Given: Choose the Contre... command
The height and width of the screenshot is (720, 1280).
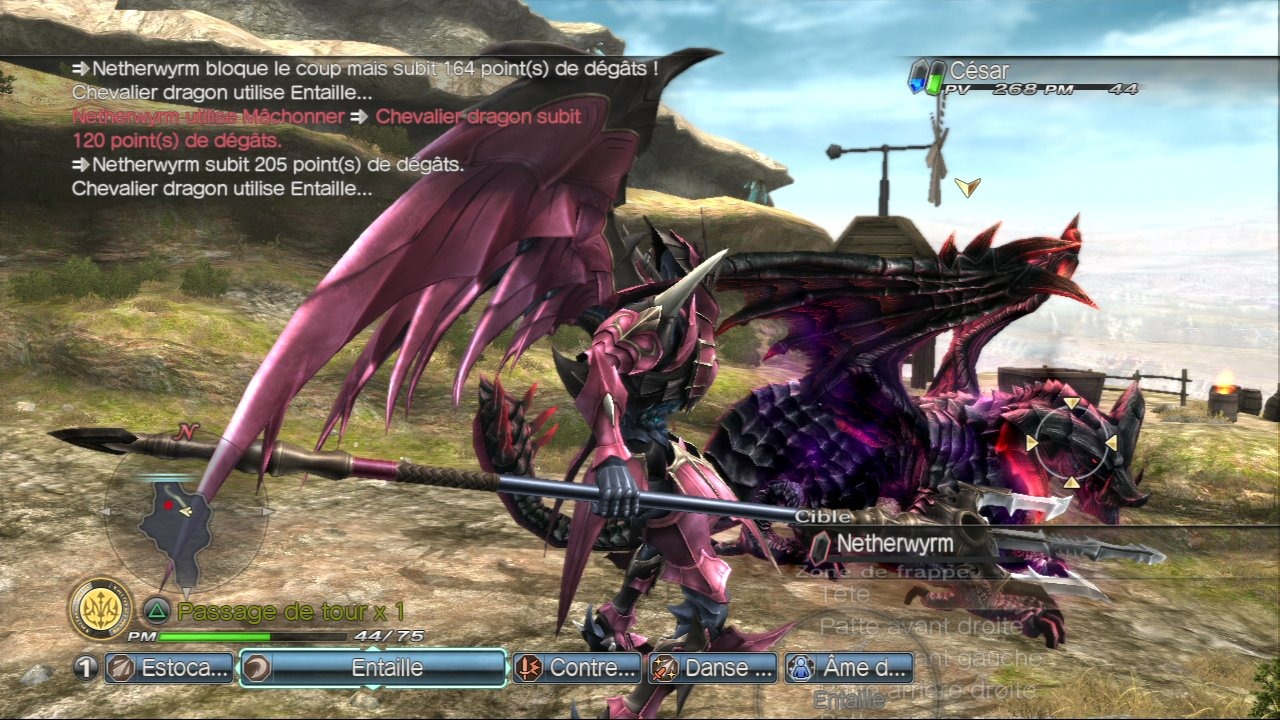Looking at the screenshot, I should point(577,668).
